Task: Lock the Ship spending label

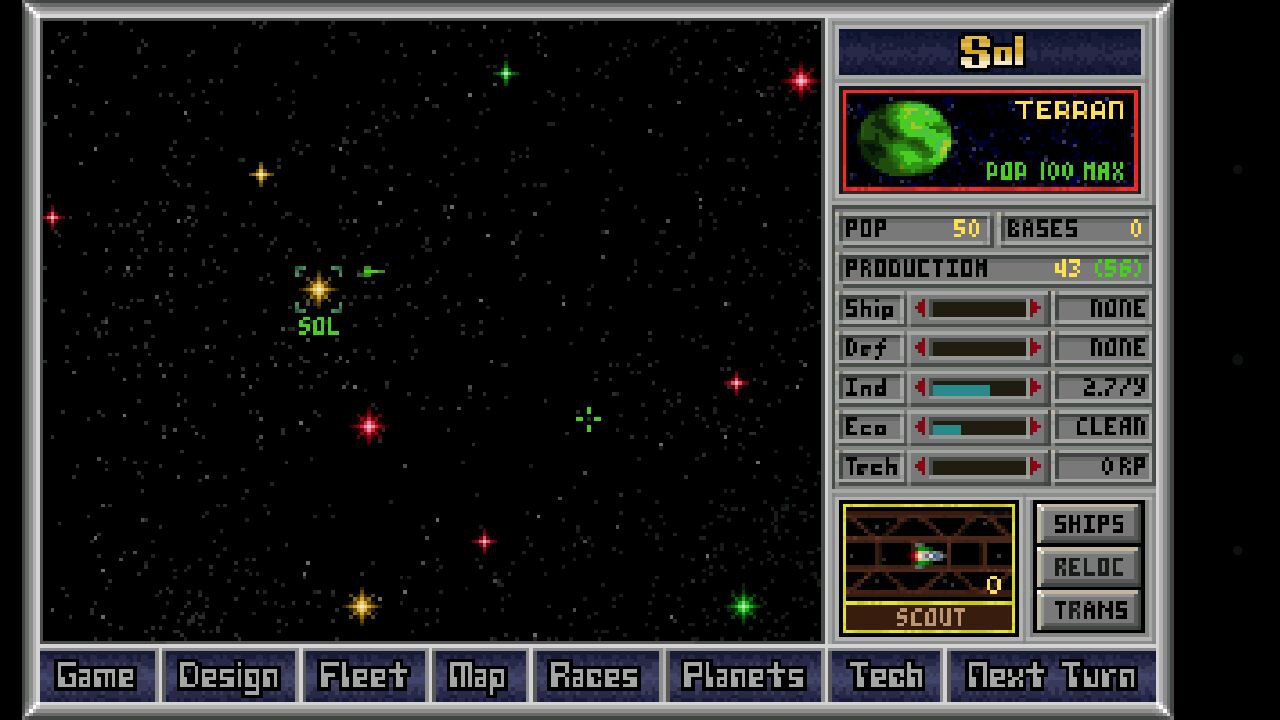Action: tap(870, 309)
